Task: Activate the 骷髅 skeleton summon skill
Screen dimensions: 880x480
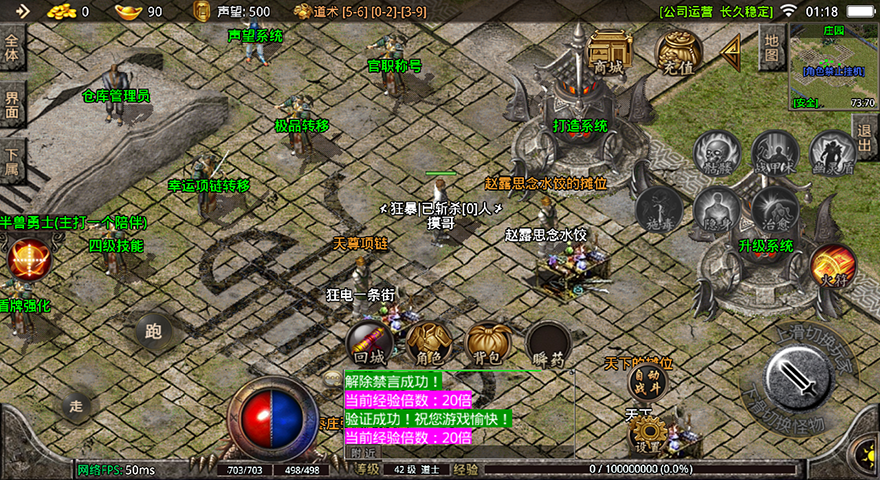Action: 716,153
